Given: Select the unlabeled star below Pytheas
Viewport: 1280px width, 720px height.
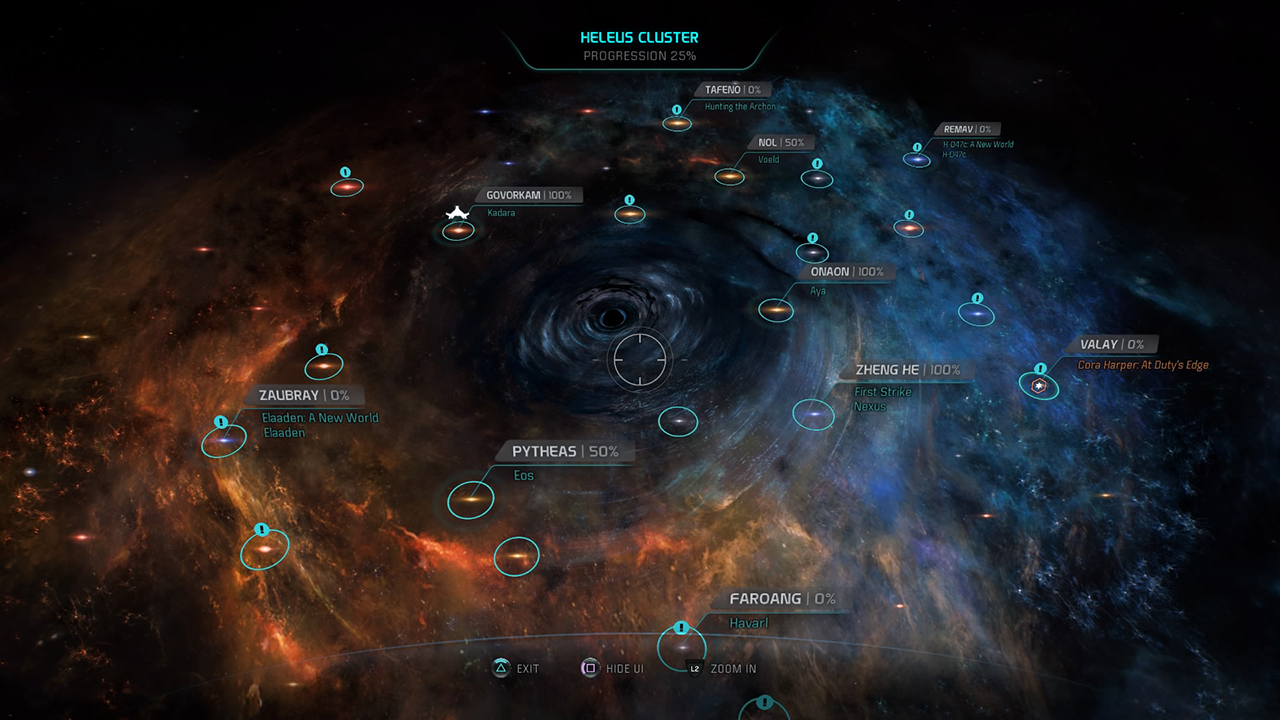Looking at the screenshot, I should tap(516, 557).
